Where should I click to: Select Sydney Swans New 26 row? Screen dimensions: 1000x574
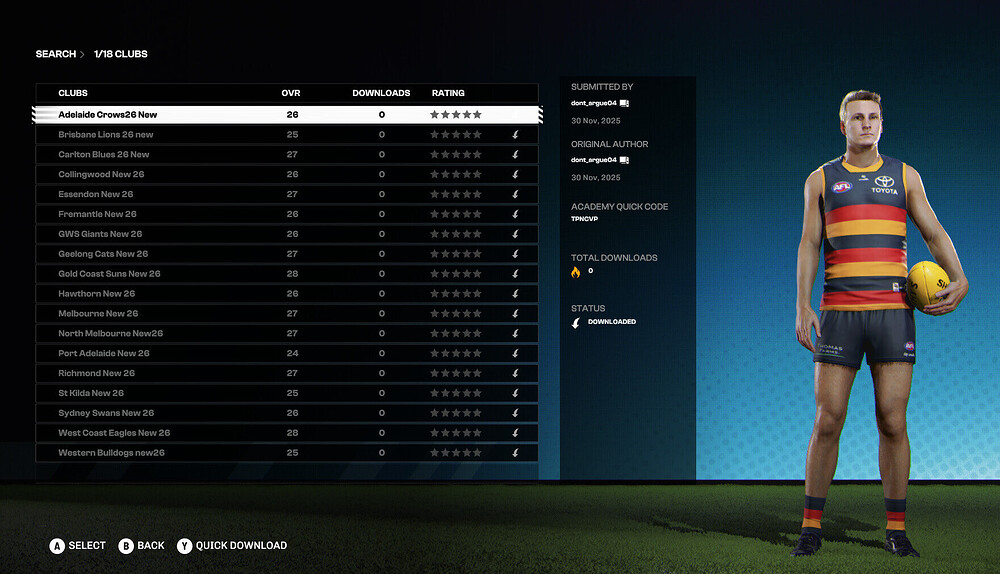pyautogui.click(x=106, y=413)
